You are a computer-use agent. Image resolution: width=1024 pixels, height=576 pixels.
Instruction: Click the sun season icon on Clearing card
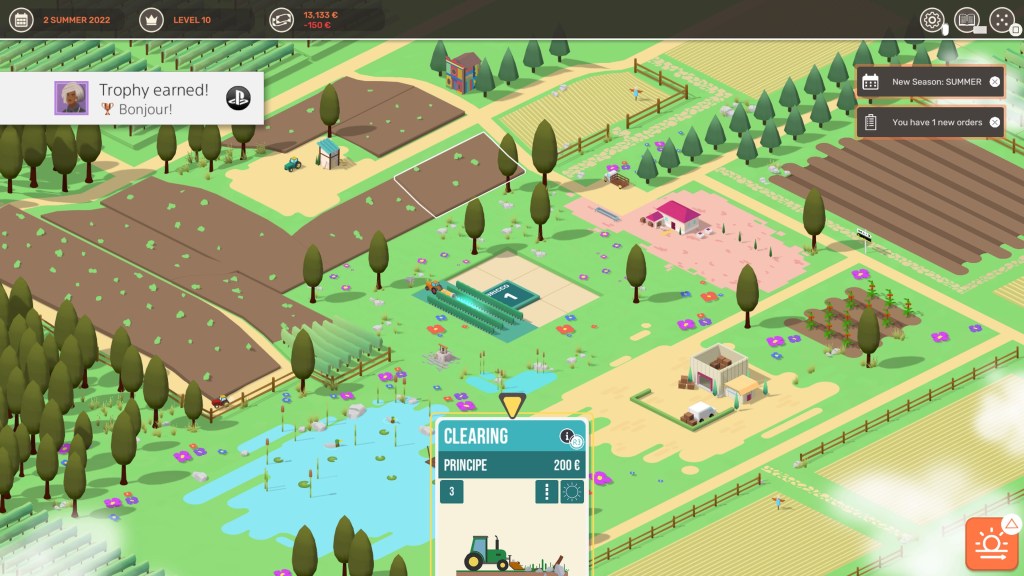(x=572, y=492)
